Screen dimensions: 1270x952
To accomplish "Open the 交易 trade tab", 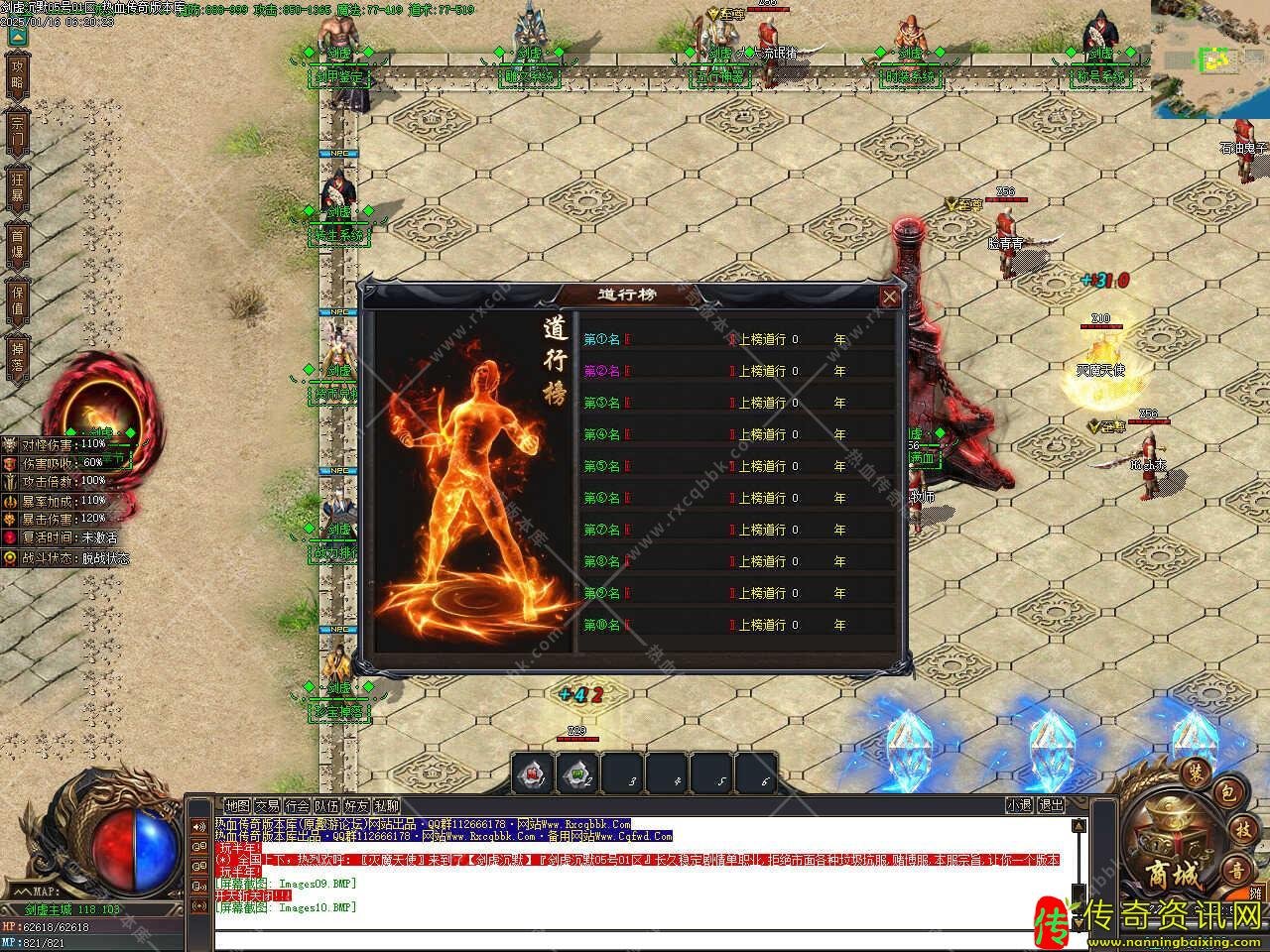I will (267, 806).
